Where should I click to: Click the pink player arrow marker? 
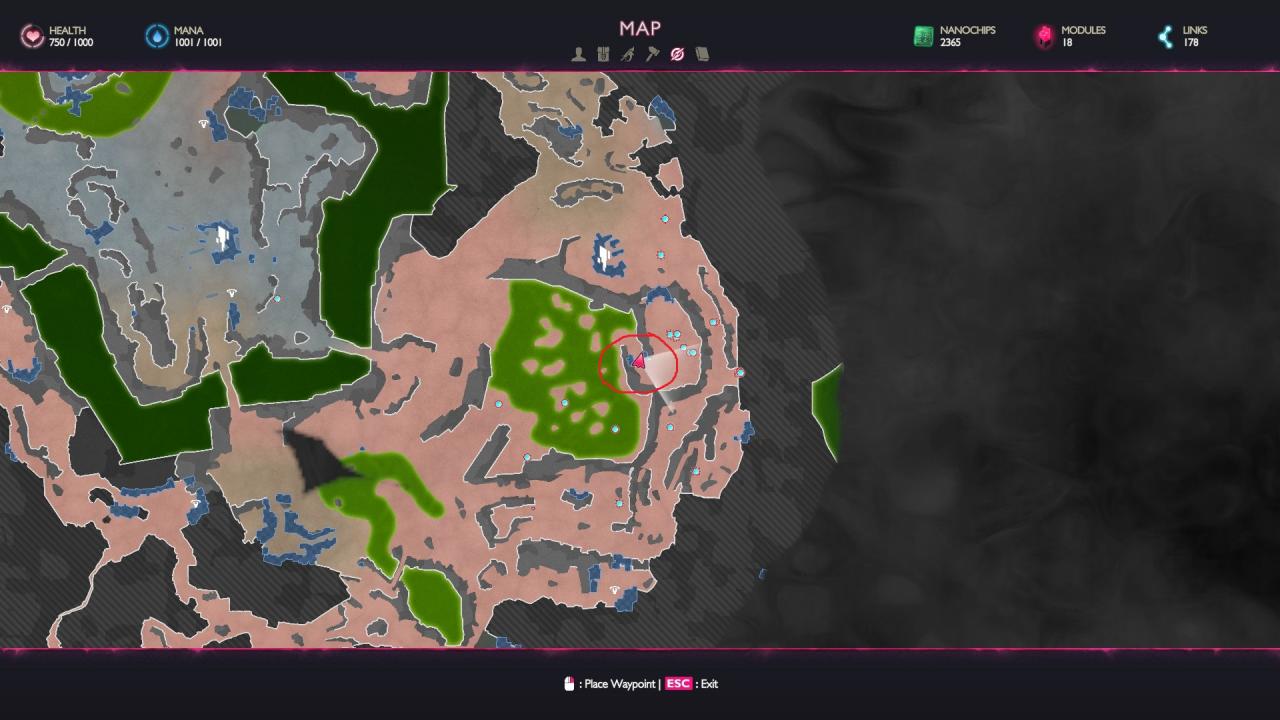click(638, 362)
